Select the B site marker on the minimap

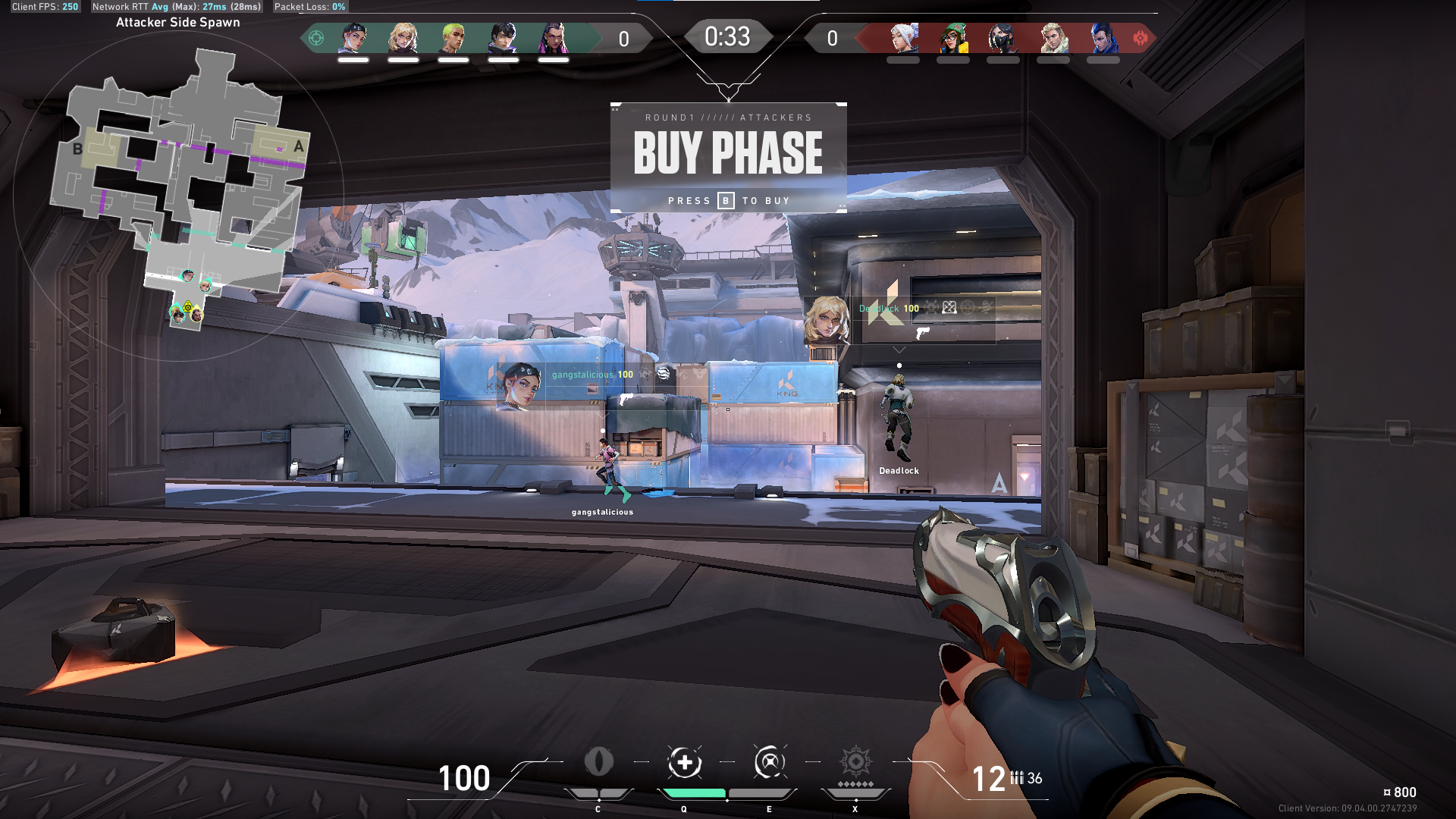click(77, 149)
